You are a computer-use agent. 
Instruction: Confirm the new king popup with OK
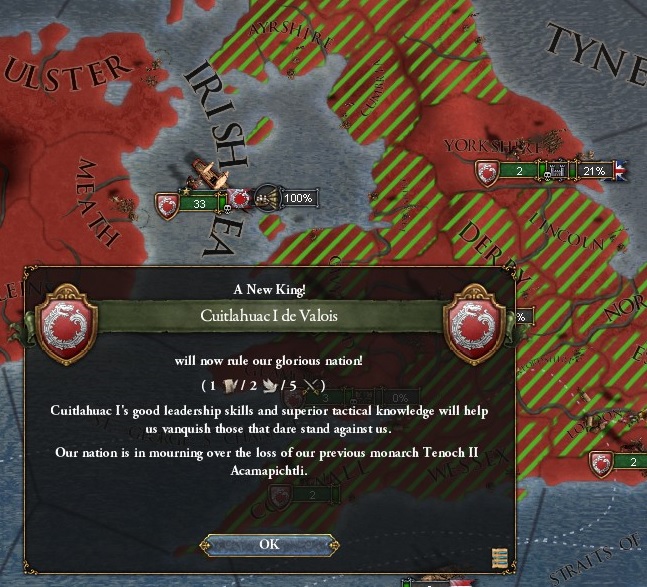(x=269, y=544)
